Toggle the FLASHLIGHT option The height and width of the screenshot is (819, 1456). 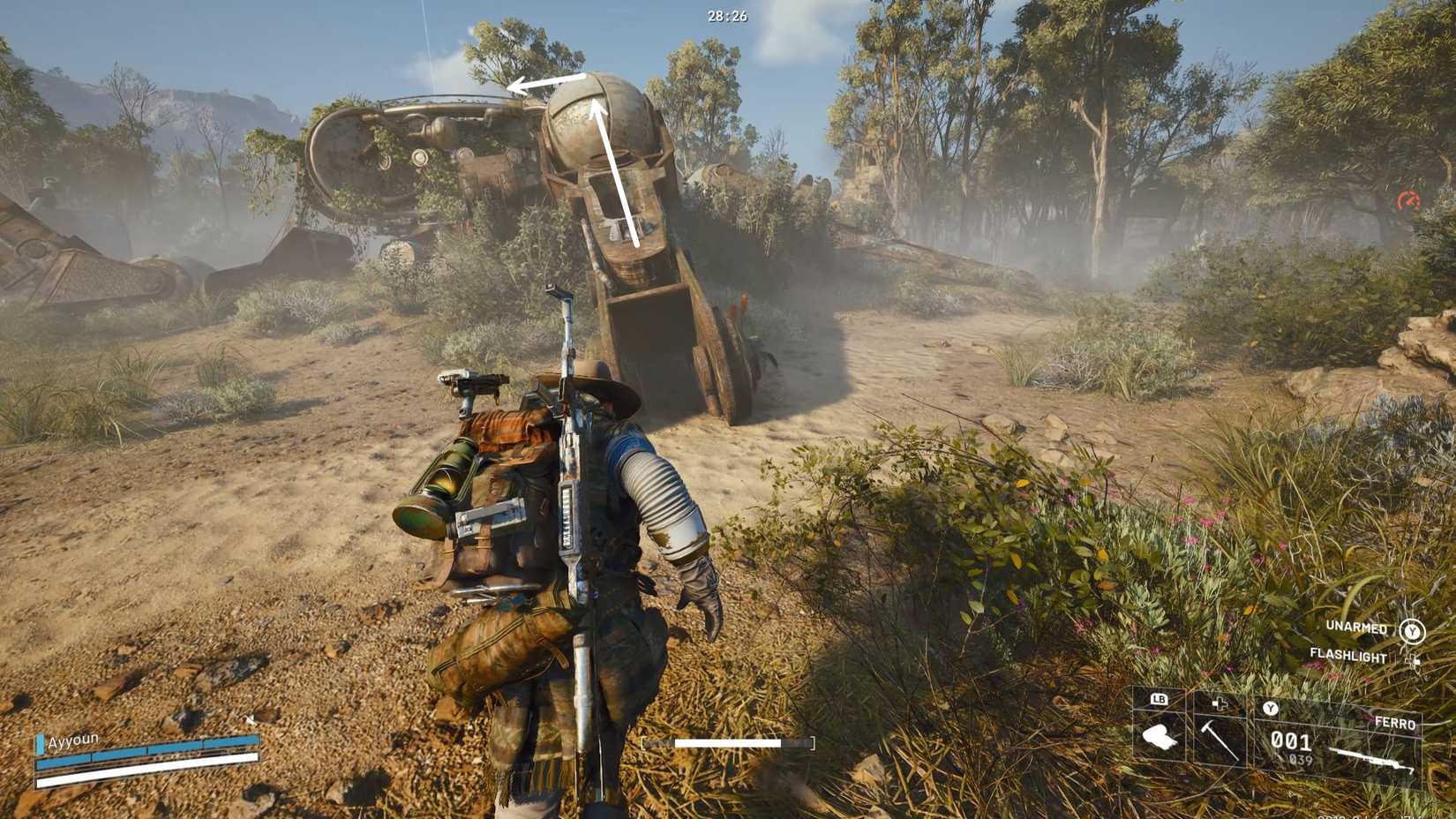(x=1350, y=656)
